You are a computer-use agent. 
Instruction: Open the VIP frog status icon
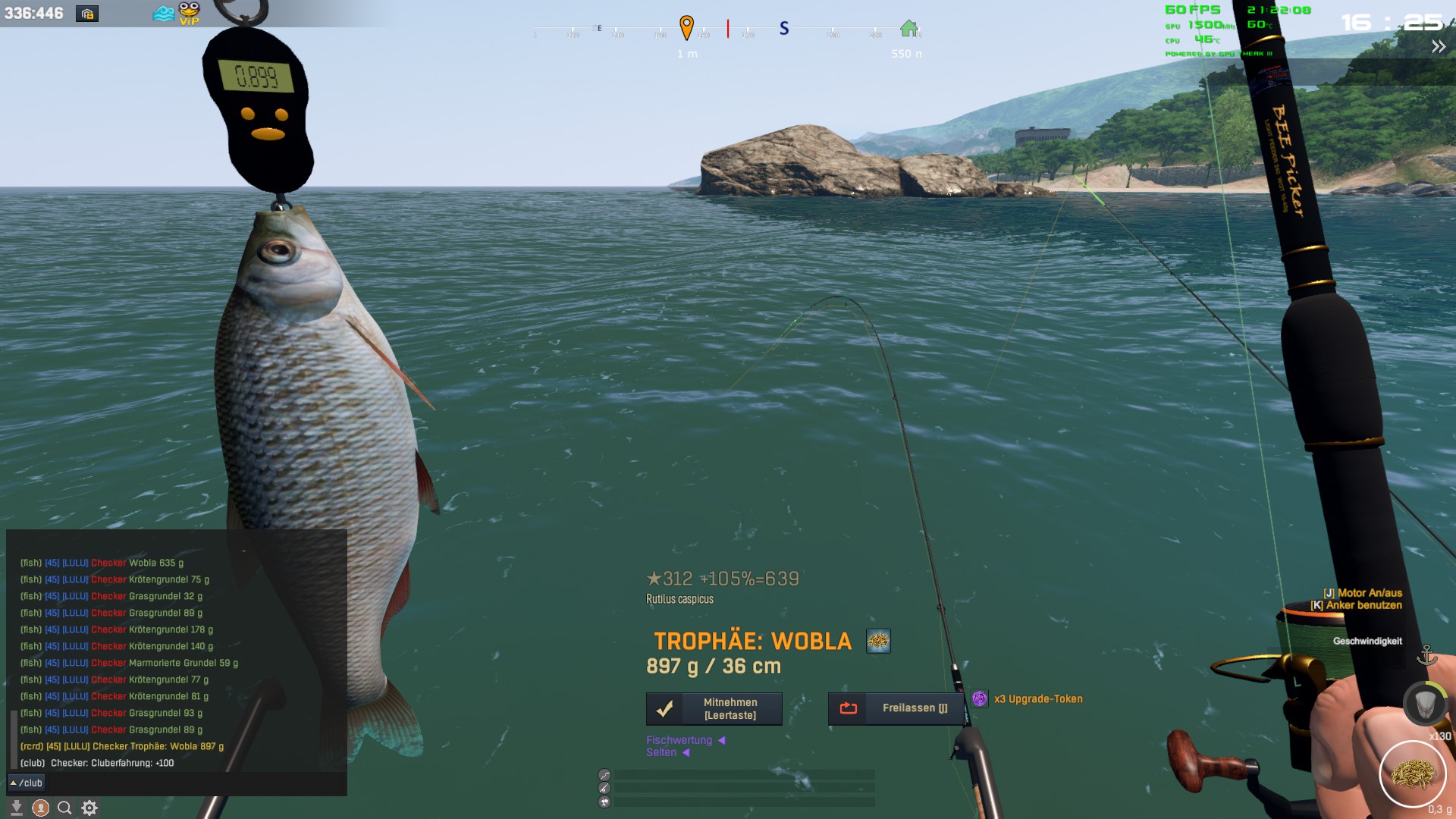point(189,13)
